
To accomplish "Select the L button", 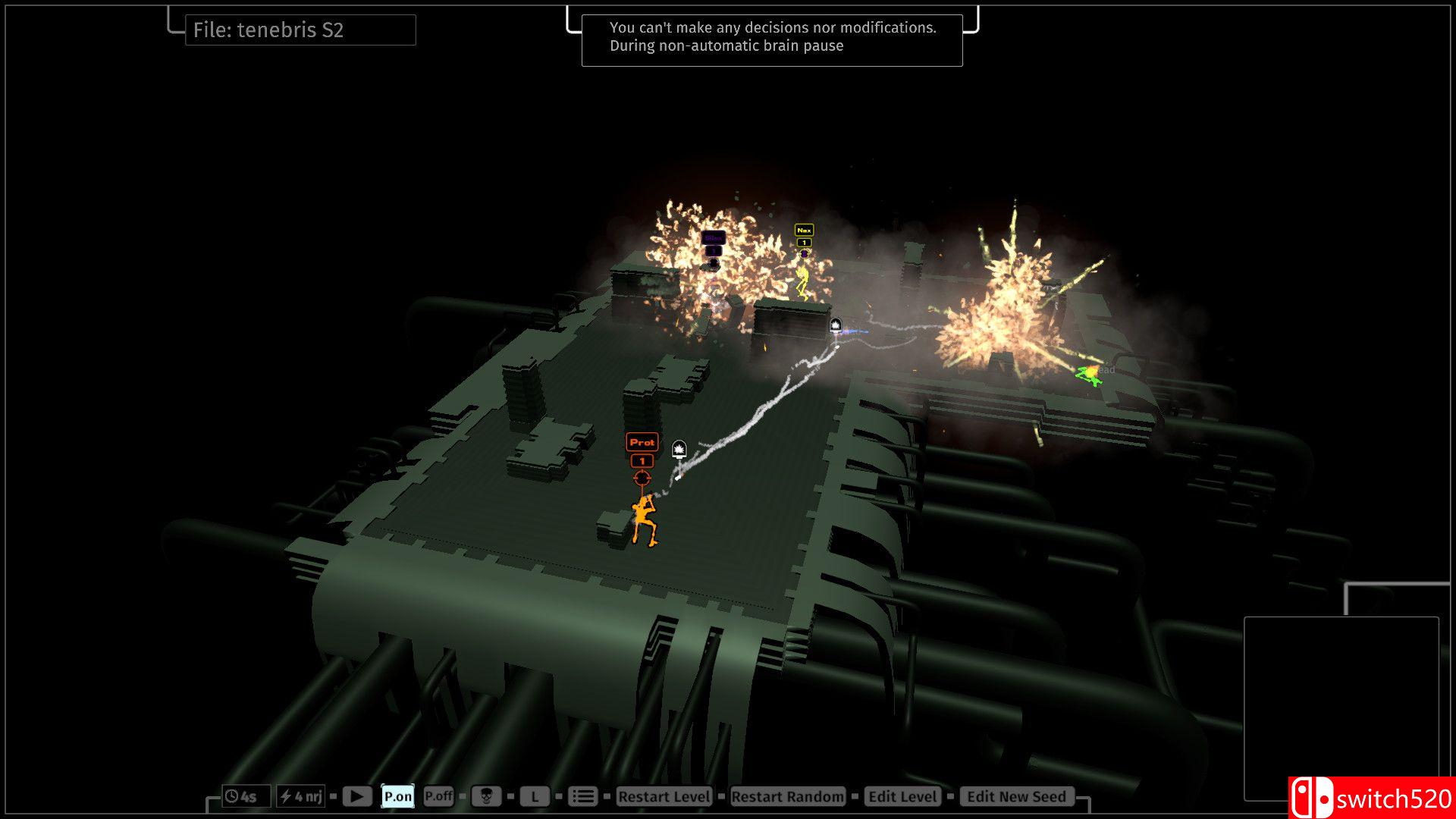I will coord(535,796).
